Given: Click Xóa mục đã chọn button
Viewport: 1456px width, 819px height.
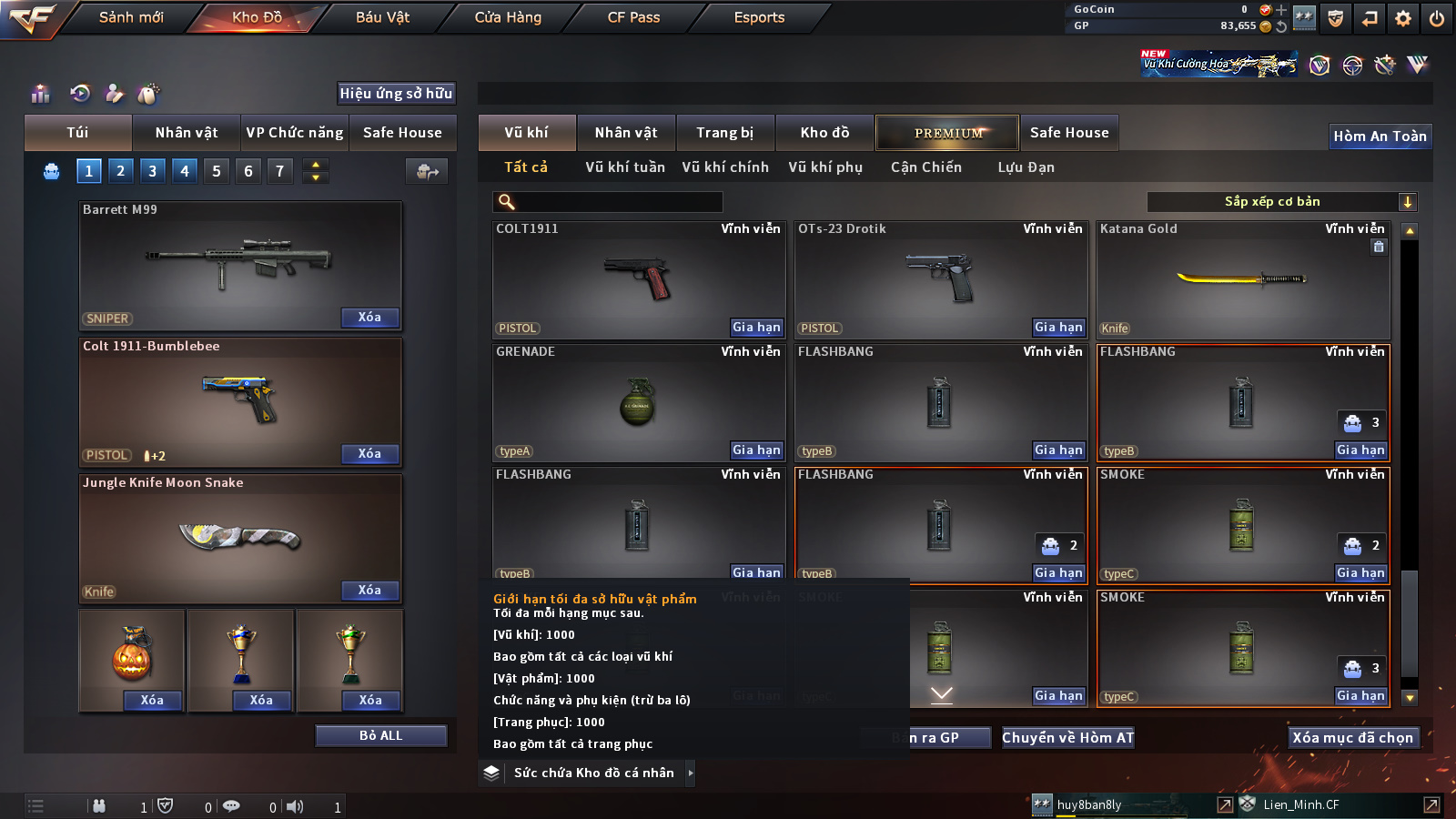Looking at the screenshot, I should pos(1352,738).
